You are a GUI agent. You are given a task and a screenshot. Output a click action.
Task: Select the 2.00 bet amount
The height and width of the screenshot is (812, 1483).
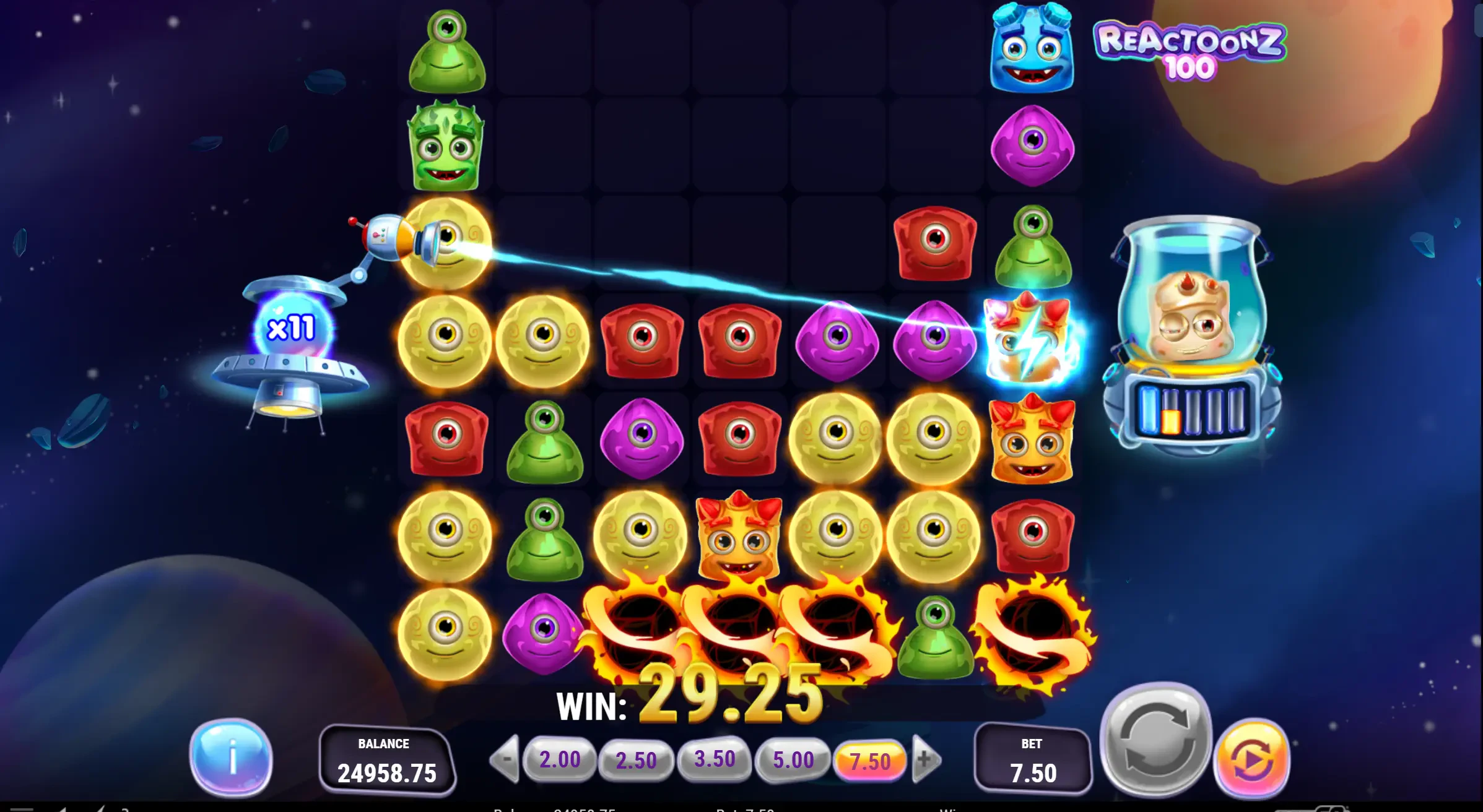pyautogui.click(x=559, y=759)
